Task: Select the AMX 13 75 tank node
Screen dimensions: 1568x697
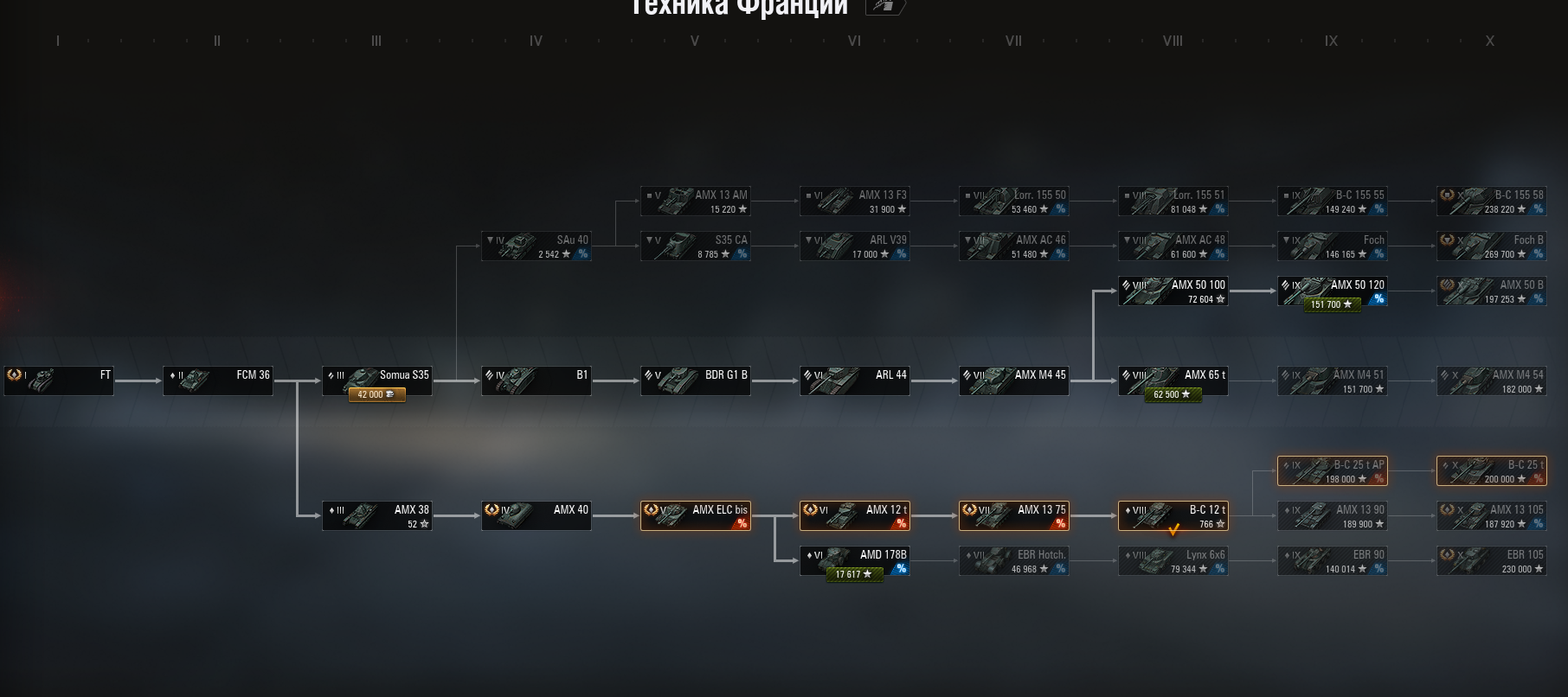Action: click(1014, 515)
